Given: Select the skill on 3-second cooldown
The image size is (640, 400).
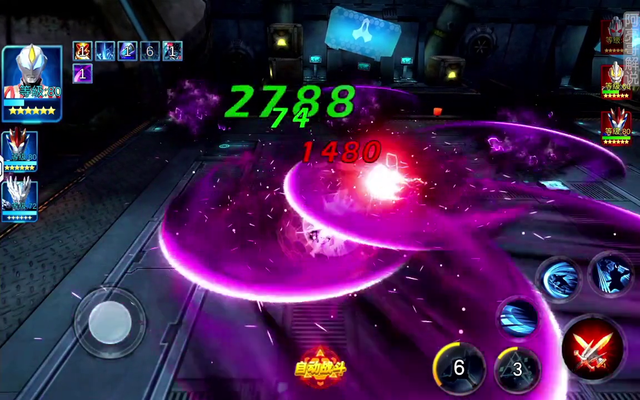Looking at the screenshot, I should pos(517,368).
